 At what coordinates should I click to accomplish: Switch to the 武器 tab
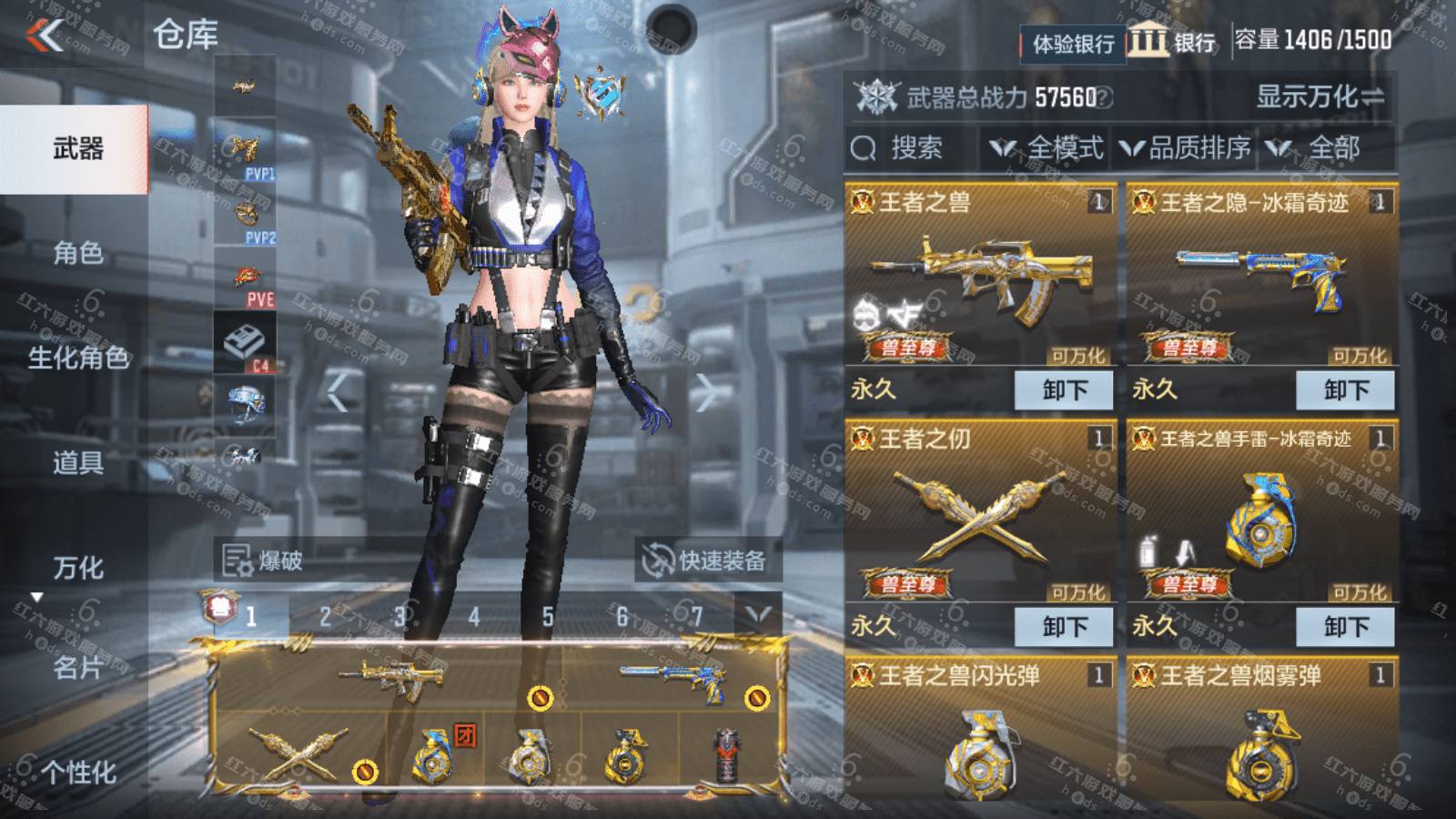click(x=76, y=148)
